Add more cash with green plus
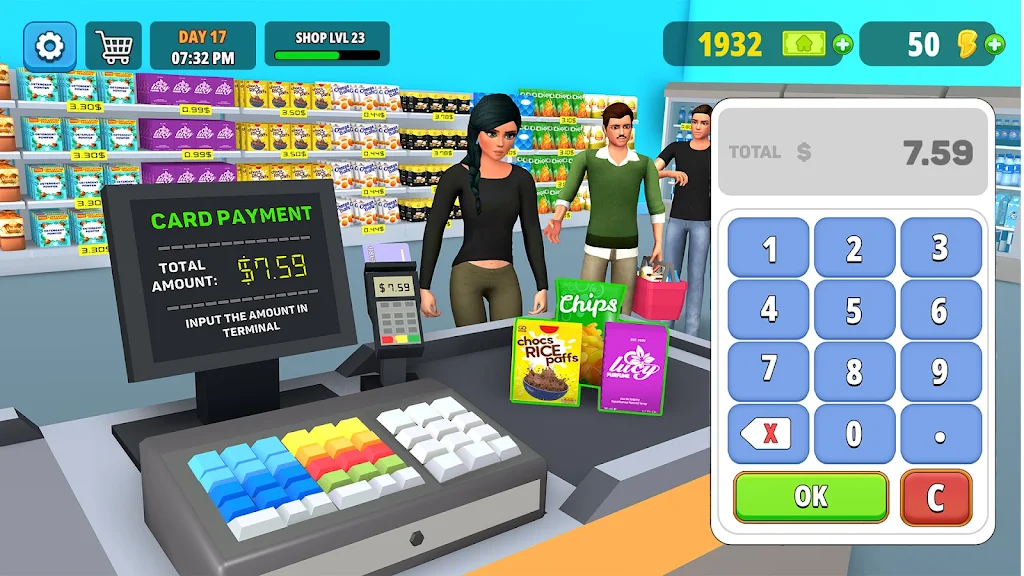Screen dimensions: 1024x576 pos(843,44)
